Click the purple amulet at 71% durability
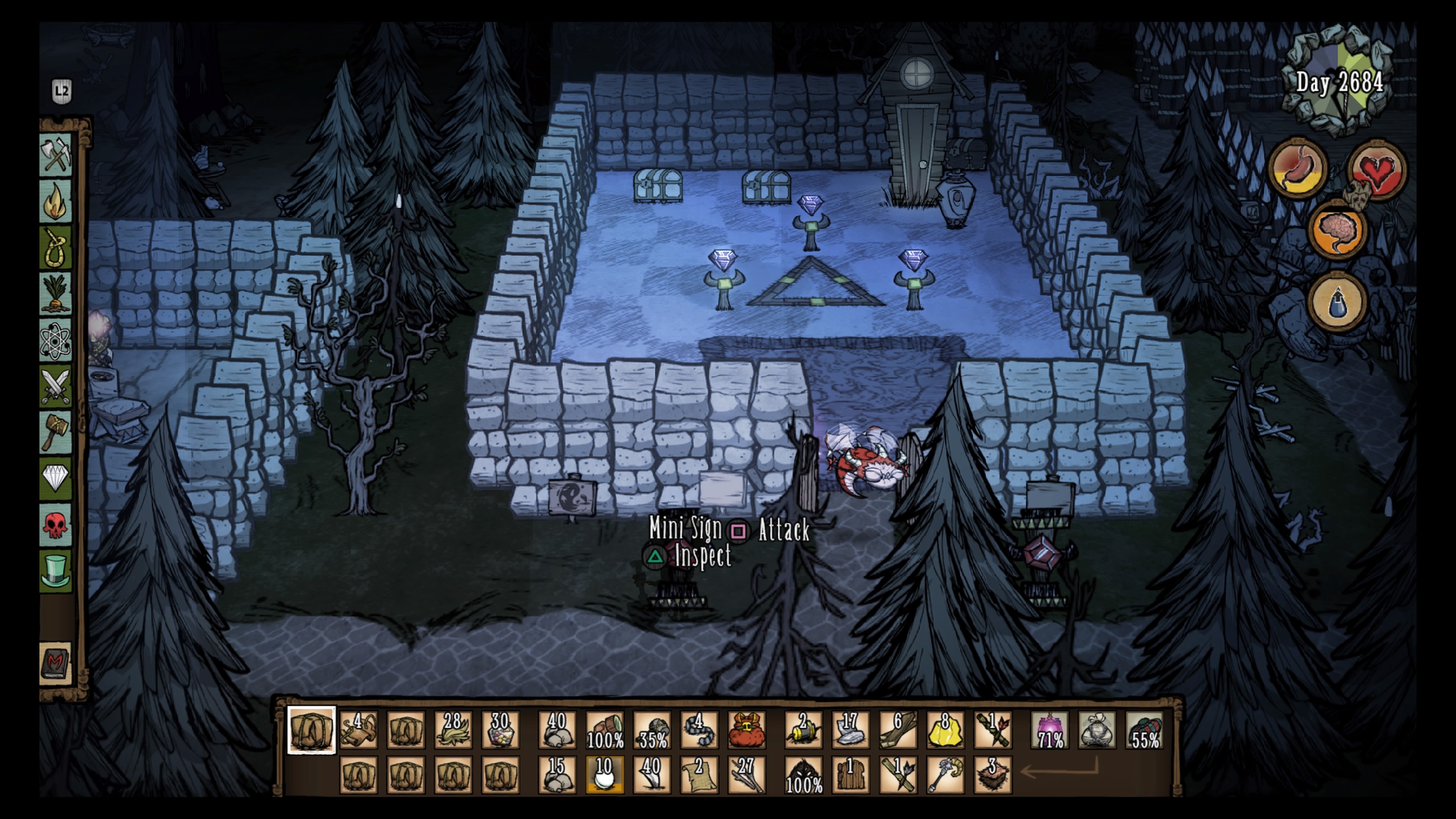 click(1050, 730)
